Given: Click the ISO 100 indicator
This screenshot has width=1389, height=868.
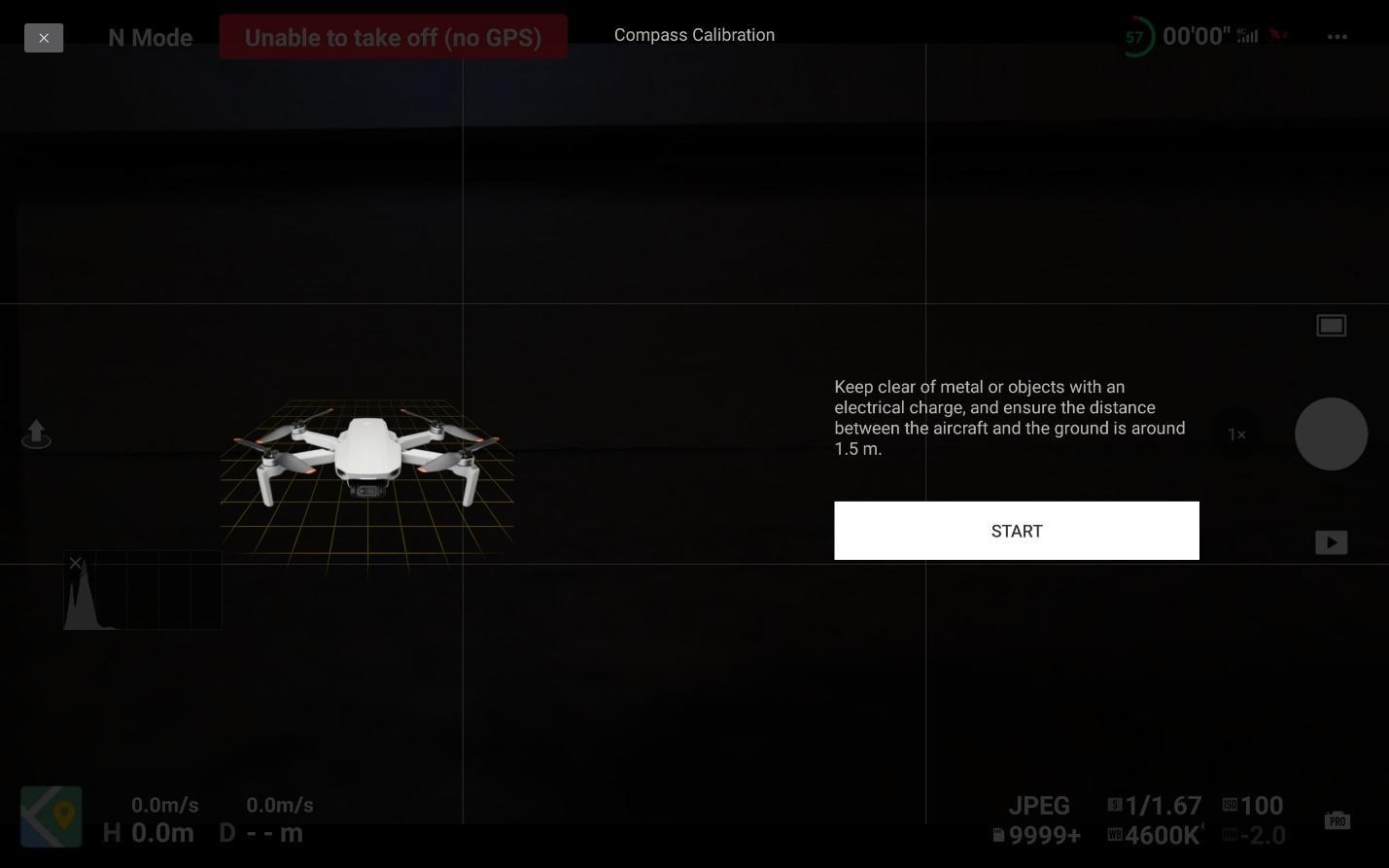Looking at the screenshot, I should coord(1254,805).
